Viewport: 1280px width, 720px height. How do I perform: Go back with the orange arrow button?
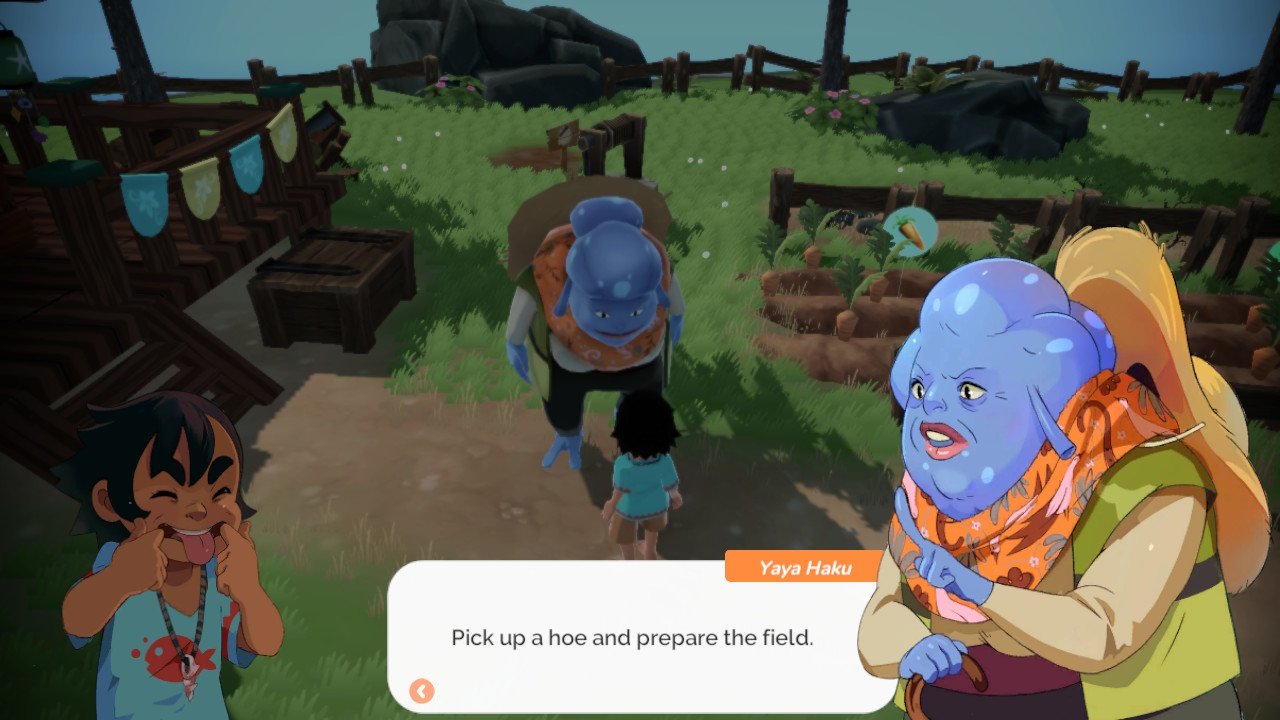422,691
